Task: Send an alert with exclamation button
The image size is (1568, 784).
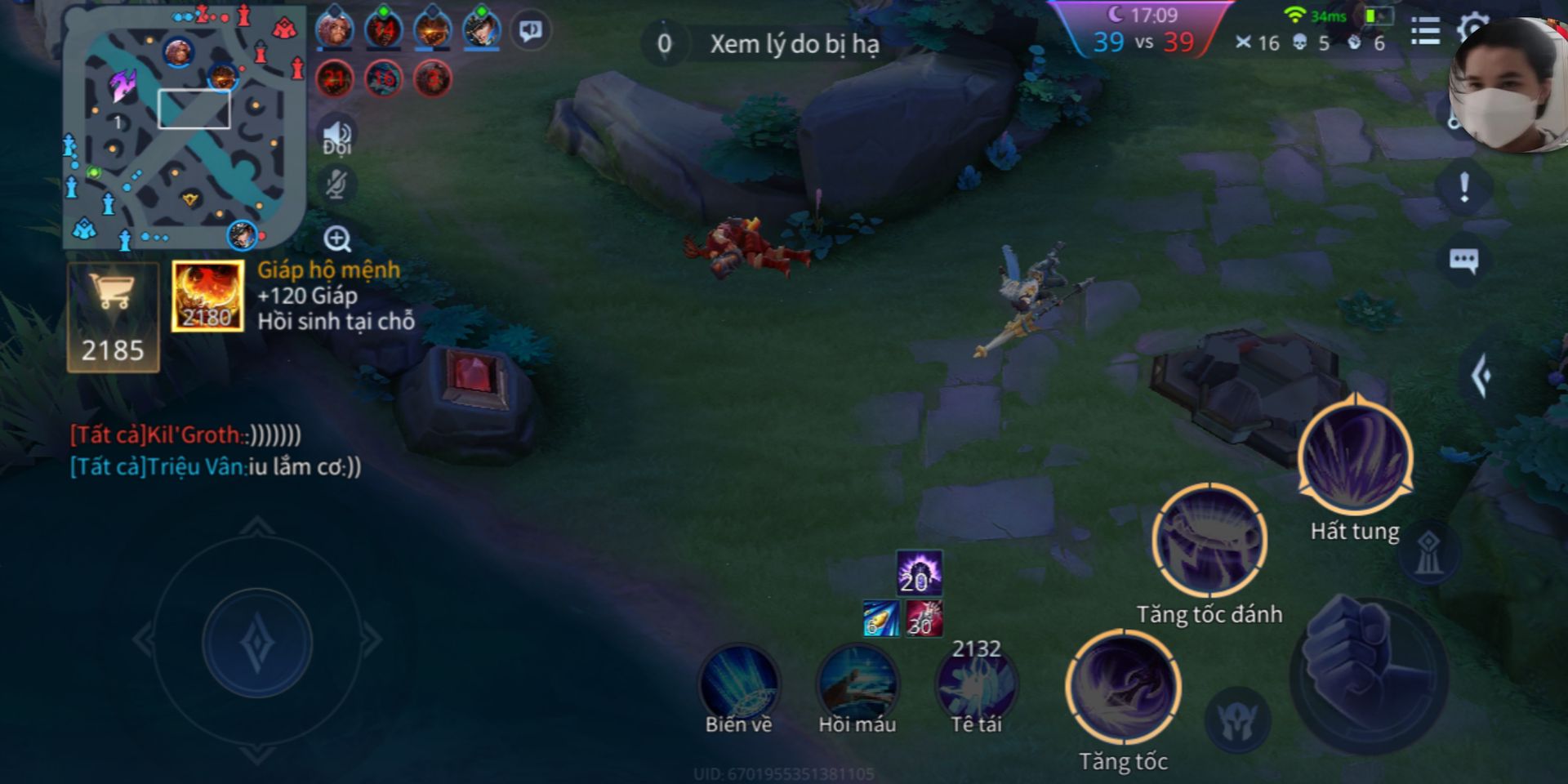Action: (1463, 189)
